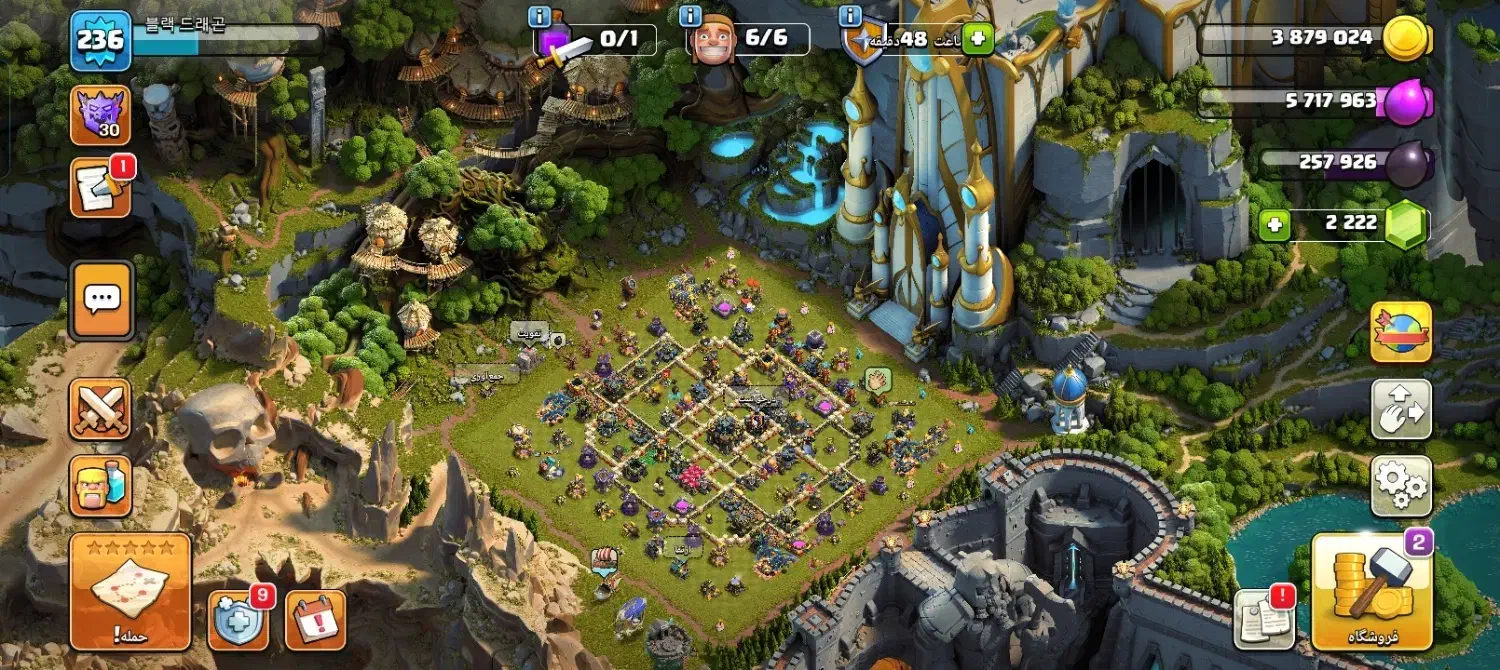Open the blue shield button with 9 badge
Screen dimensions: 1500x670
coord(238,619)
